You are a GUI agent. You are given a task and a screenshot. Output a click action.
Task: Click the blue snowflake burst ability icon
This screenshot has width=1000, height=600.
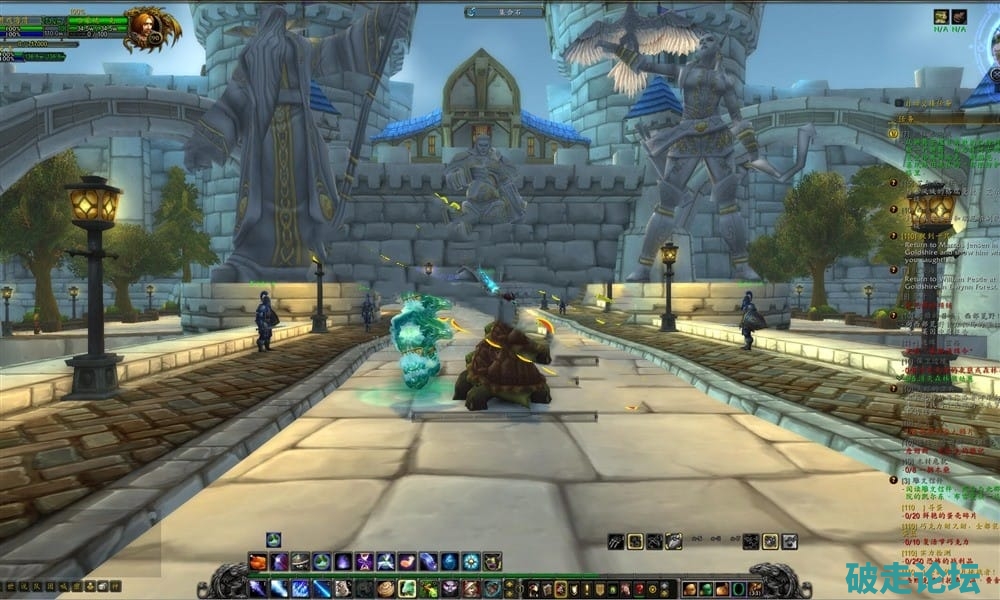click(471, 562)
